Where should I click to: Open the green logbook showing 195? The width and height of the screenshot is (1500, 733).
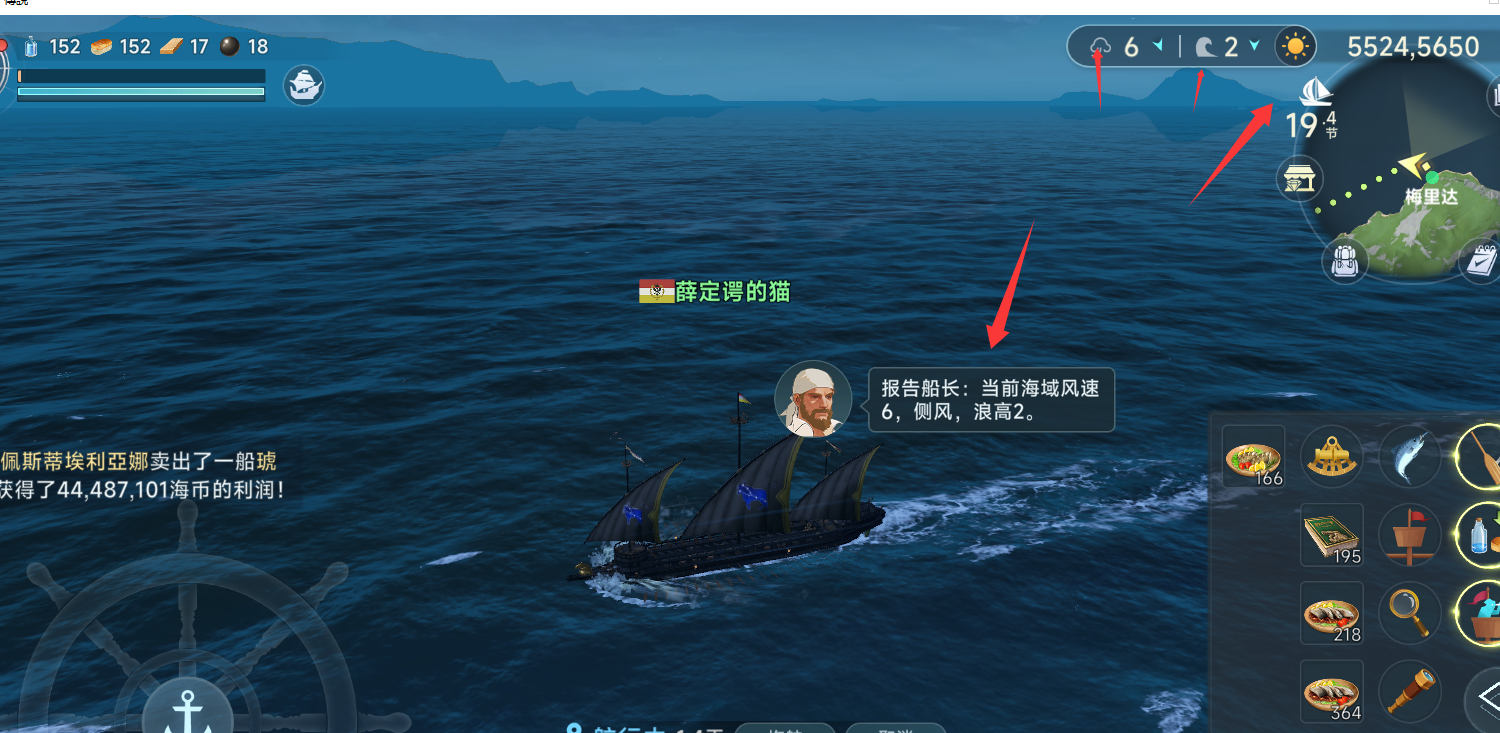tap(1331, 535)
